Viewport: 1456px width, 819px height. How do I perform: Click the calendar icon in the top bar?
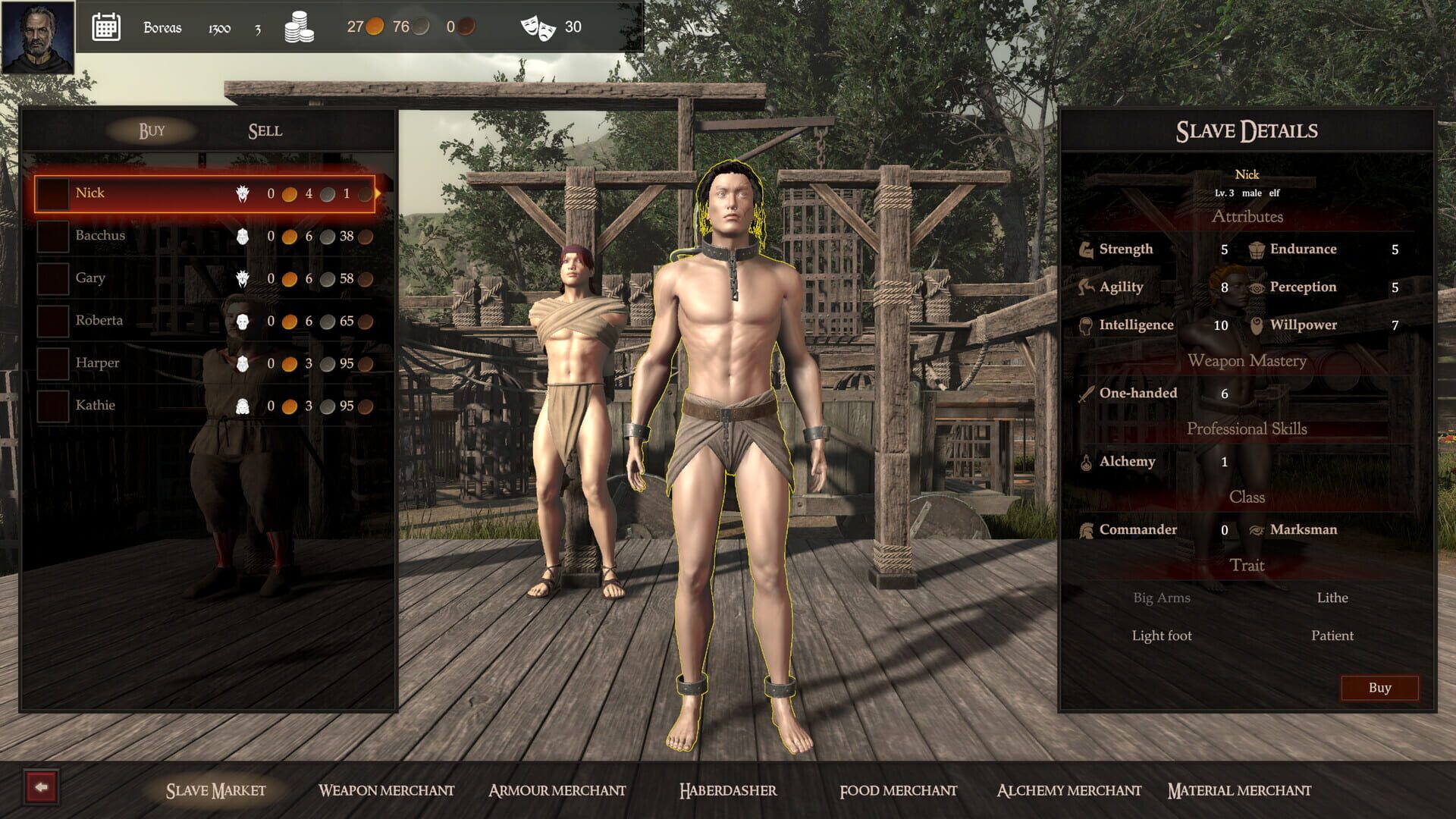(107, 27)
